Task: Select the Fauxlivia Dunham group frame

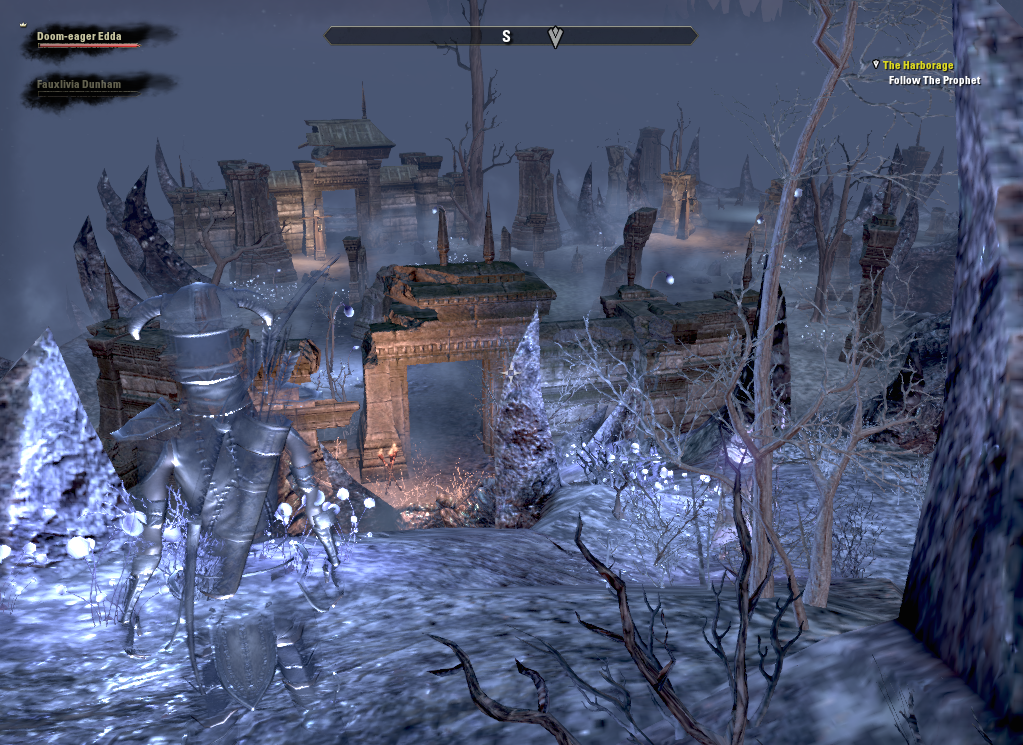Action: (79, 85)
